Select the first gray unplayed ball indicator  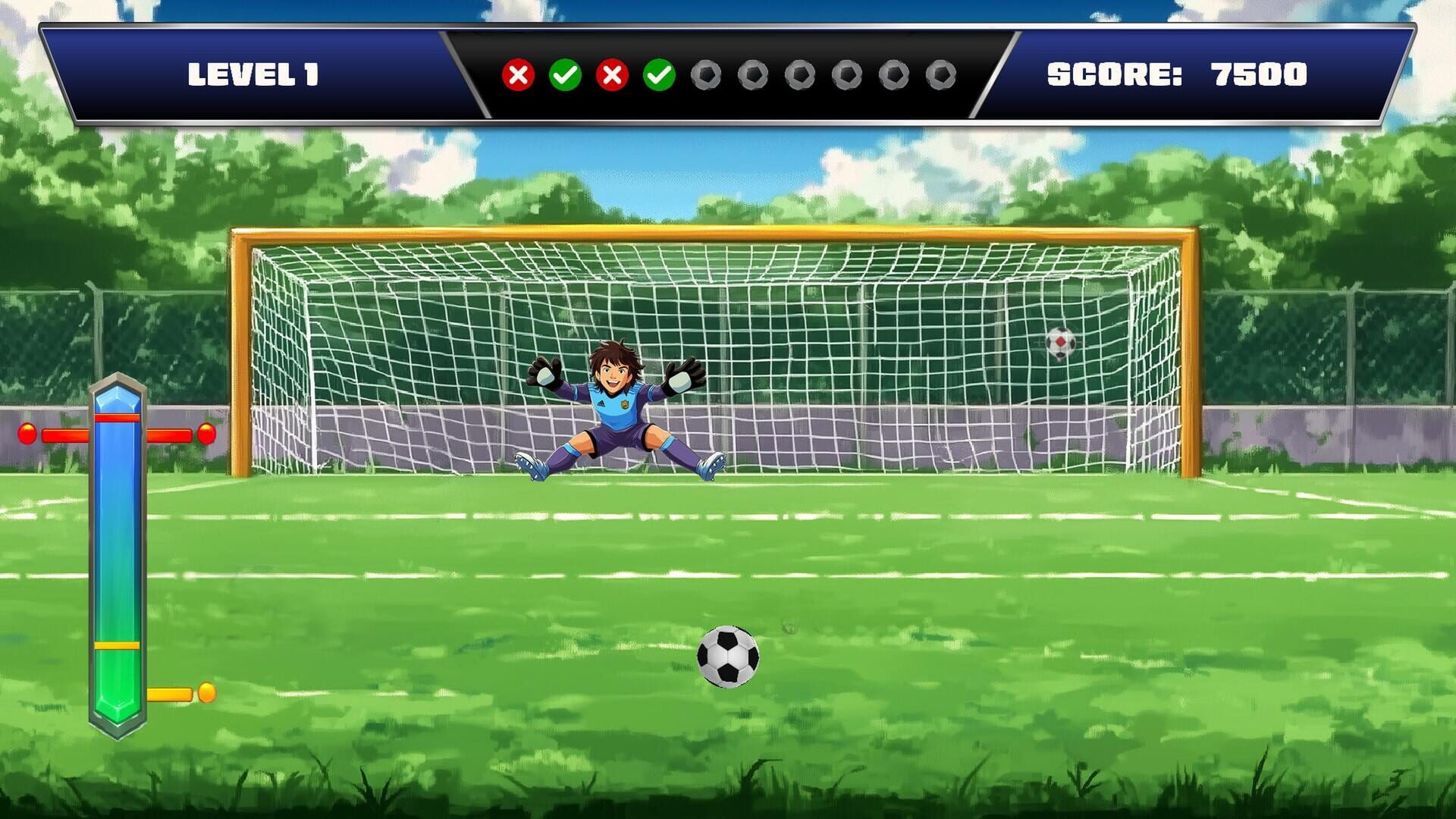coord(708,74)
